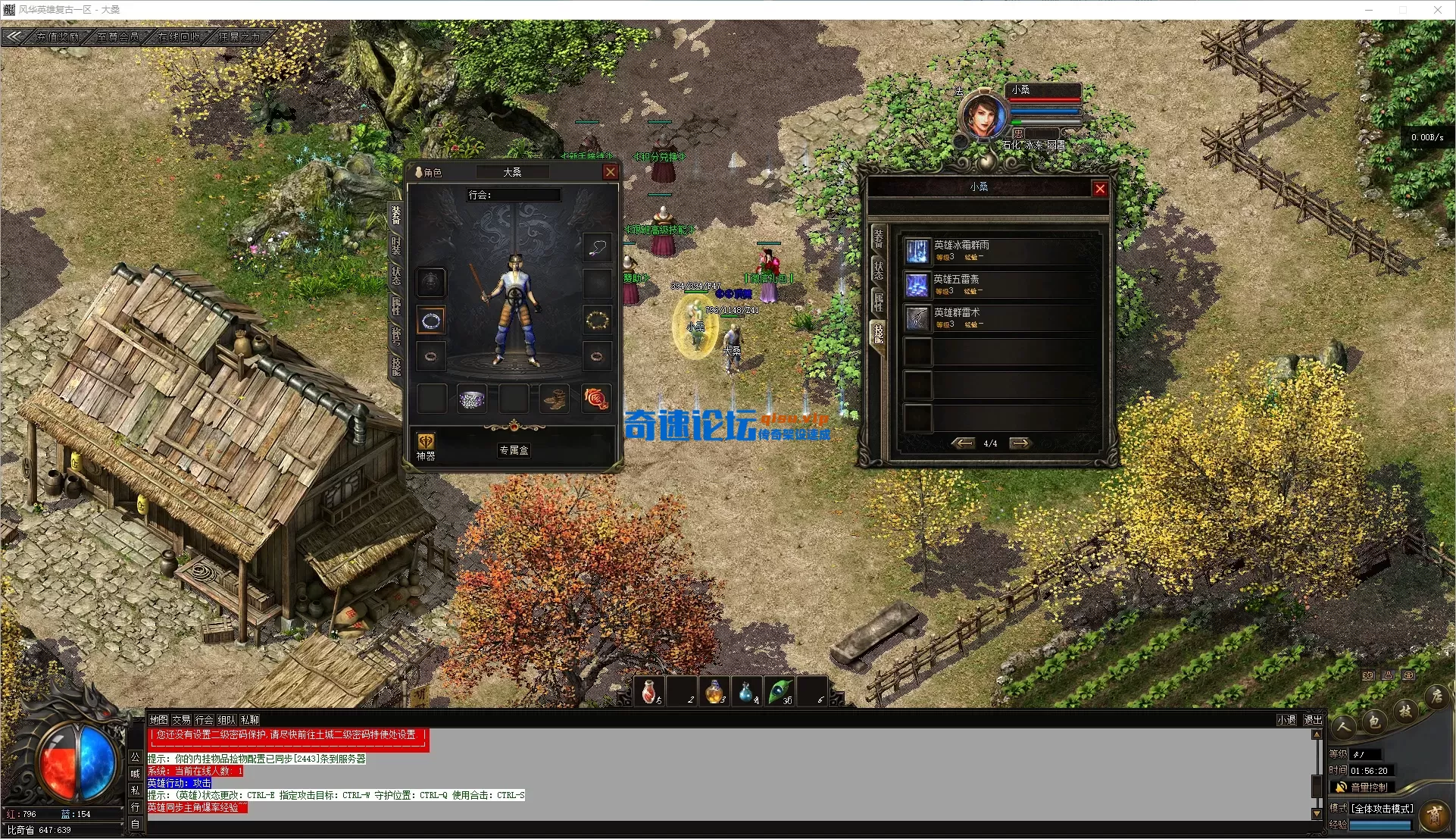Click the 退出 exit button
1456x839 pixels.
coord(1313,720)
